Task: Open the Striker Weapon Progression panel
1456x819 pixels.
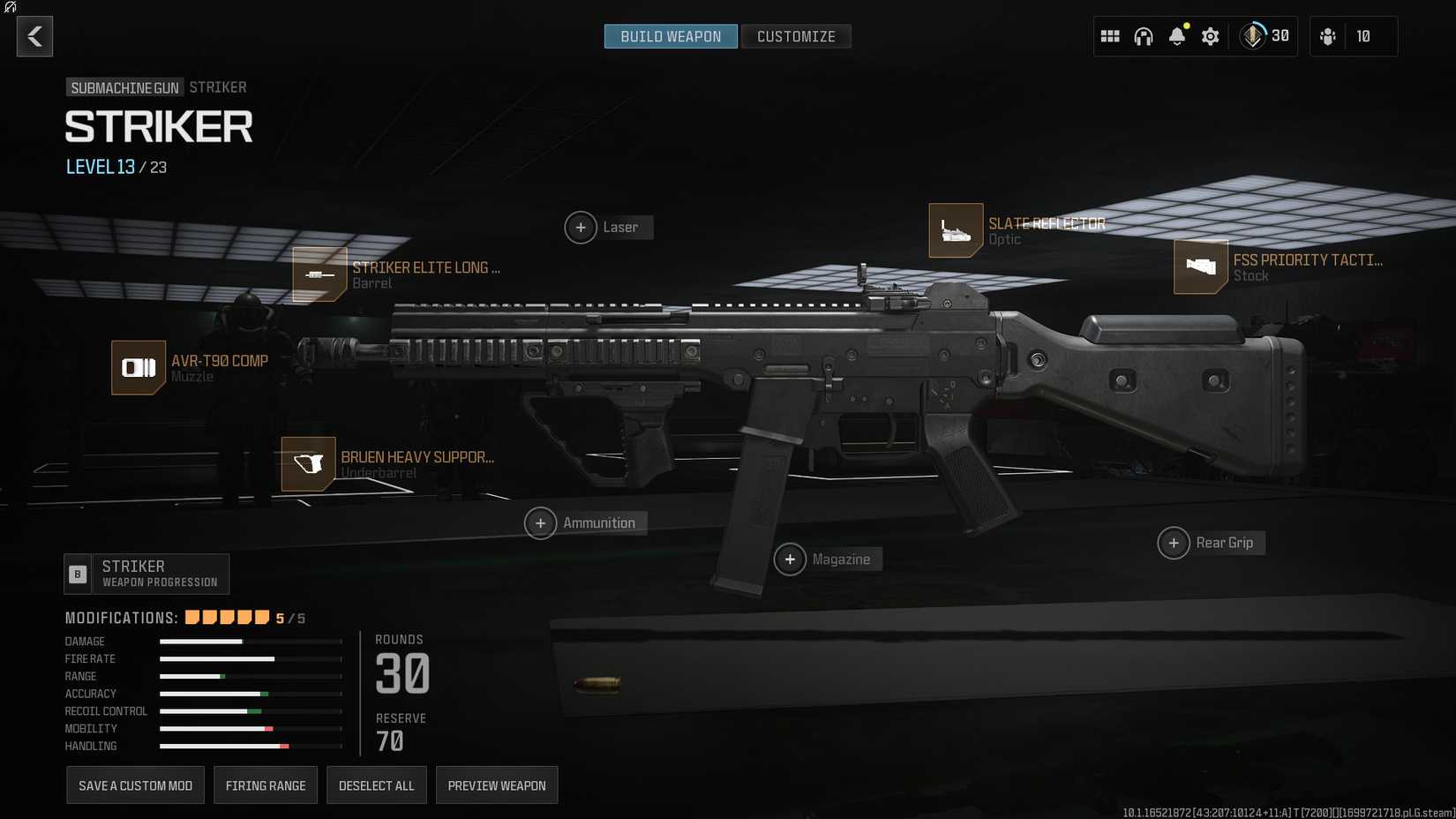Action: [146, 574]
